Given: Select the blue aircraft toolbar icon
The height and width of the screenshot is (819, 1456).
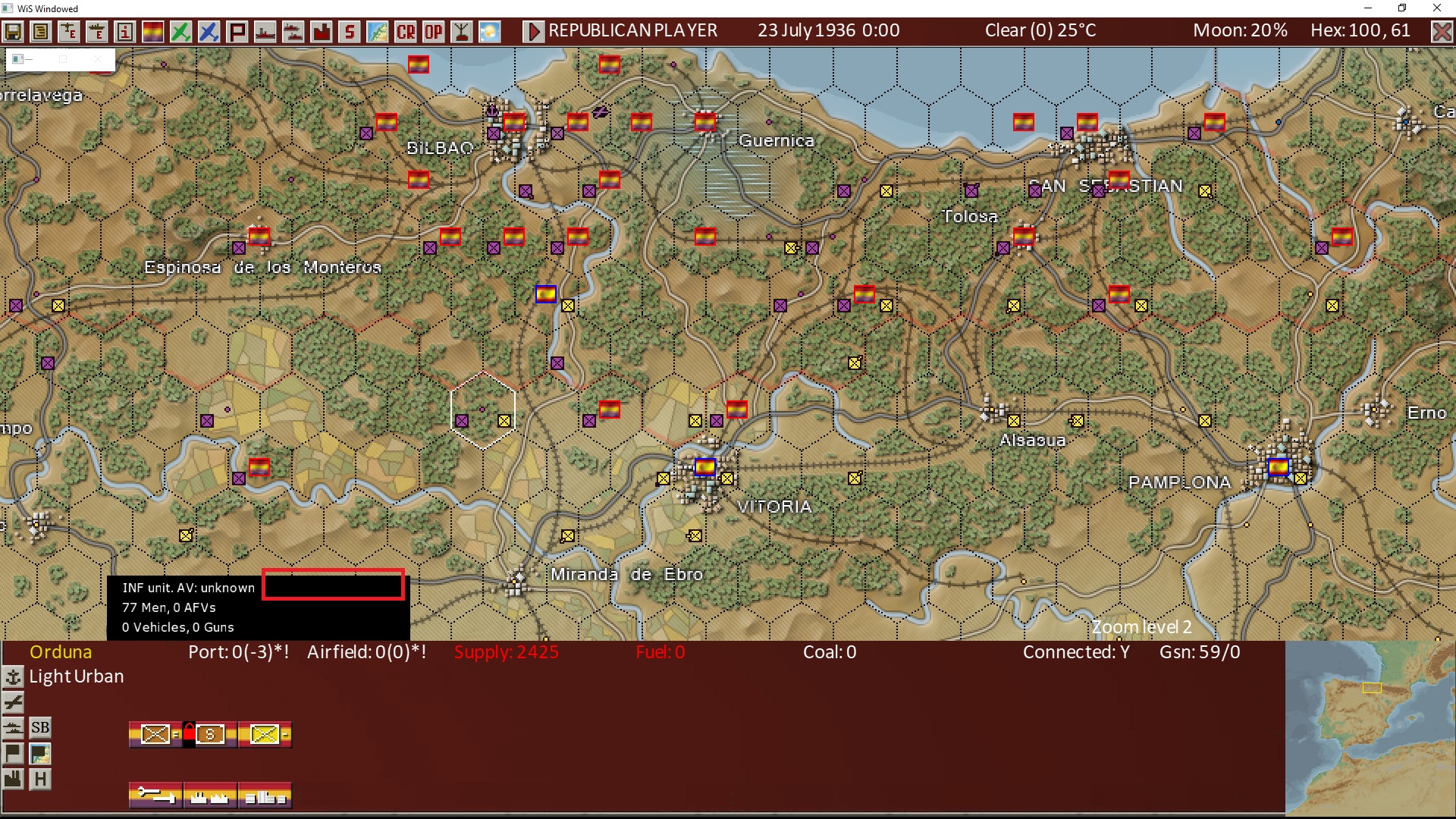Looking at the screenshot, I should [x=208, y=32].
